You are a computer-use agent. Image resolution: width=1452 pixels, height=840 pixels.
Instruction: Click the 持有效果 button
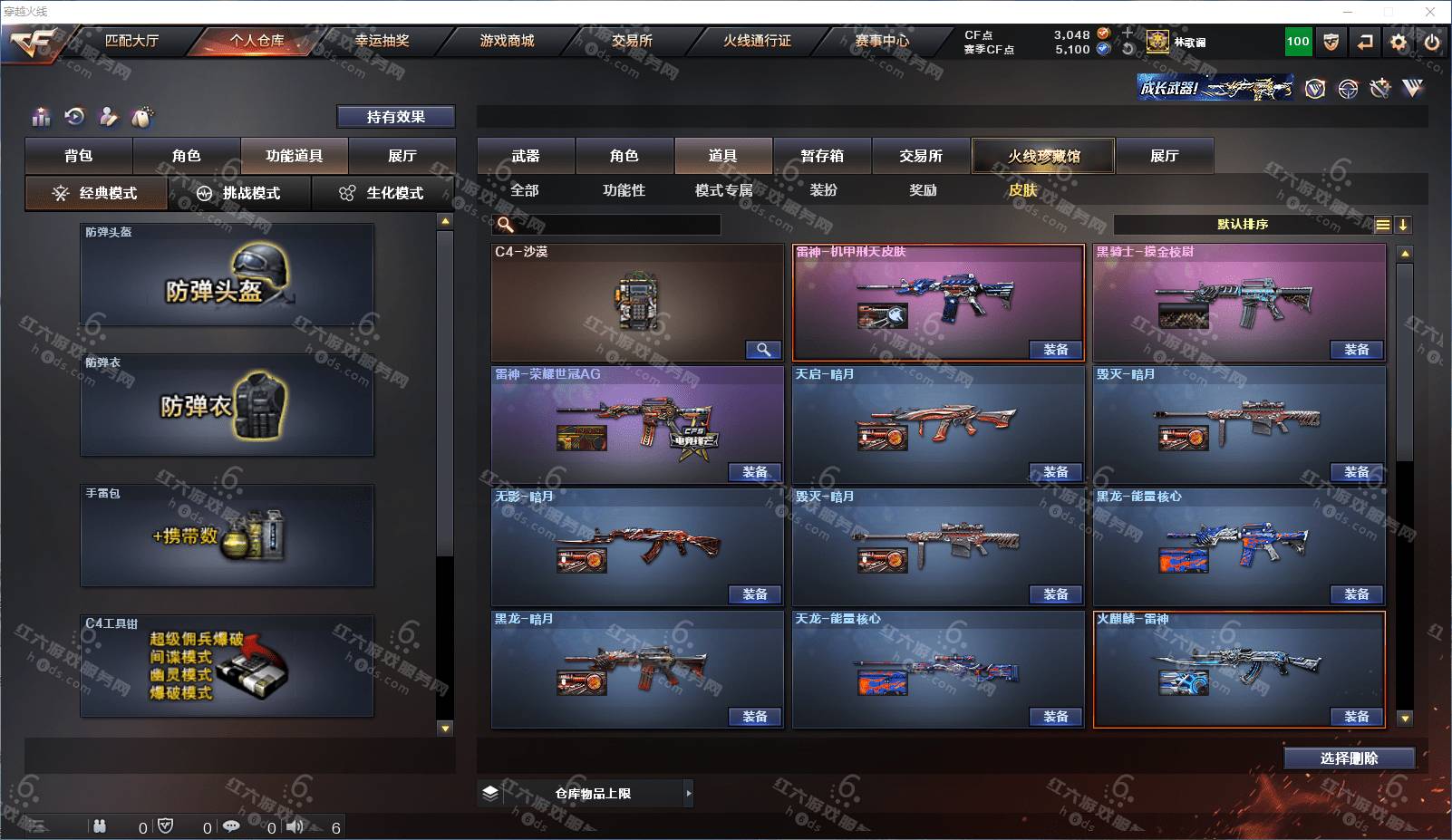[395, 117]
